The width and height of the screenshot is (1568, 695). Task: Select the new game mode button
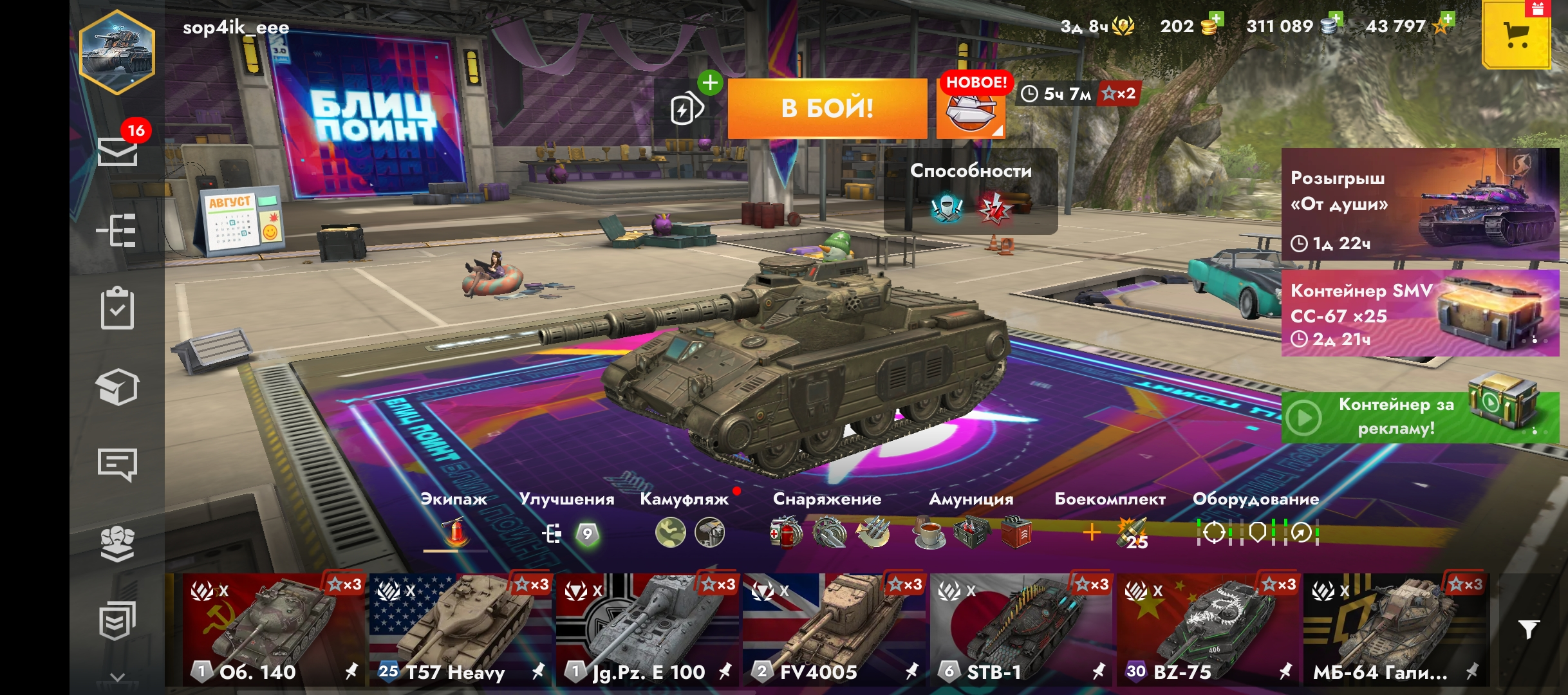click(970, 109)
